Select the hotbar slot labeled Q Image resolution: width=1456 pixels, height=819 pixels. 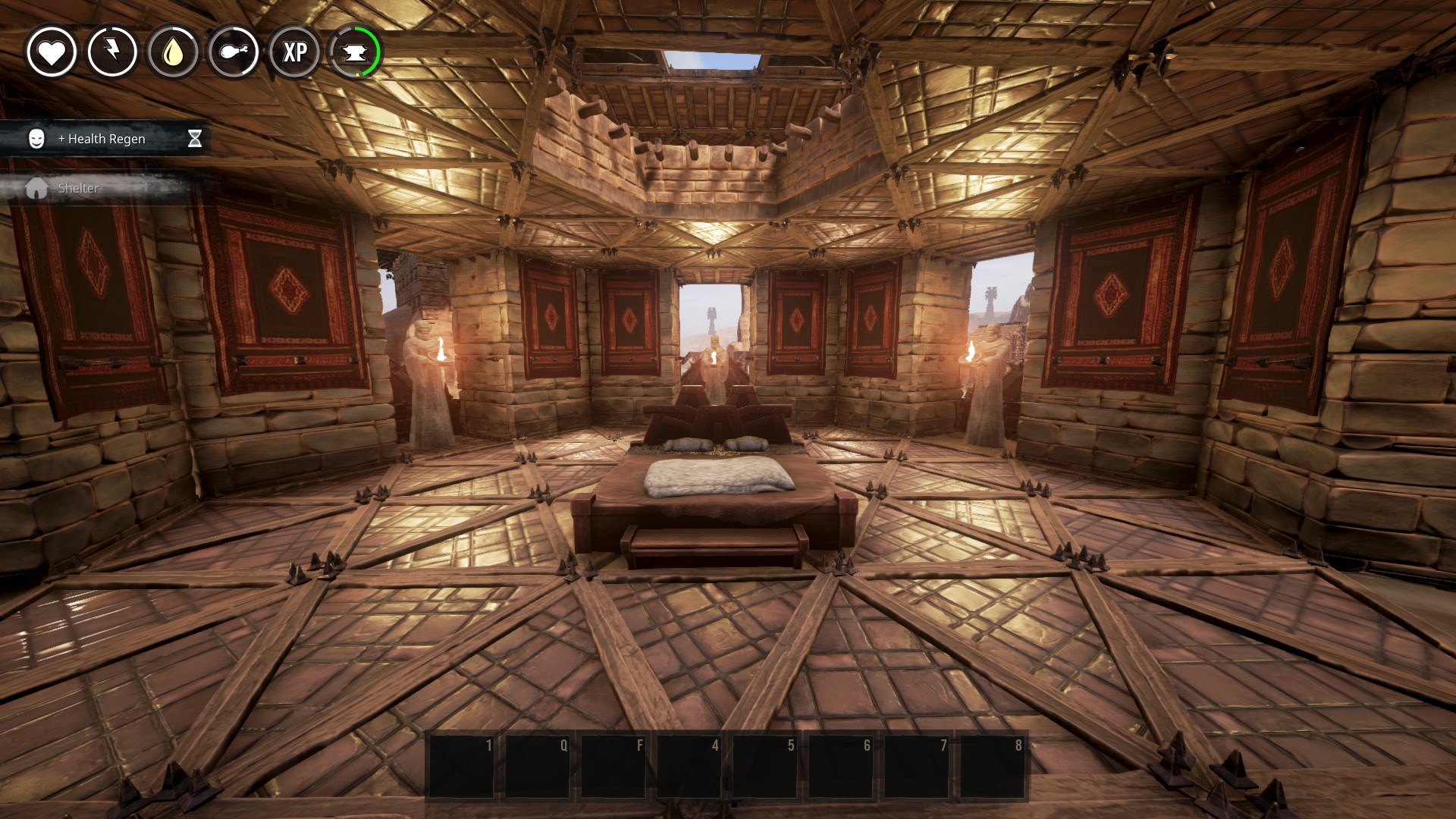point(537,766)
